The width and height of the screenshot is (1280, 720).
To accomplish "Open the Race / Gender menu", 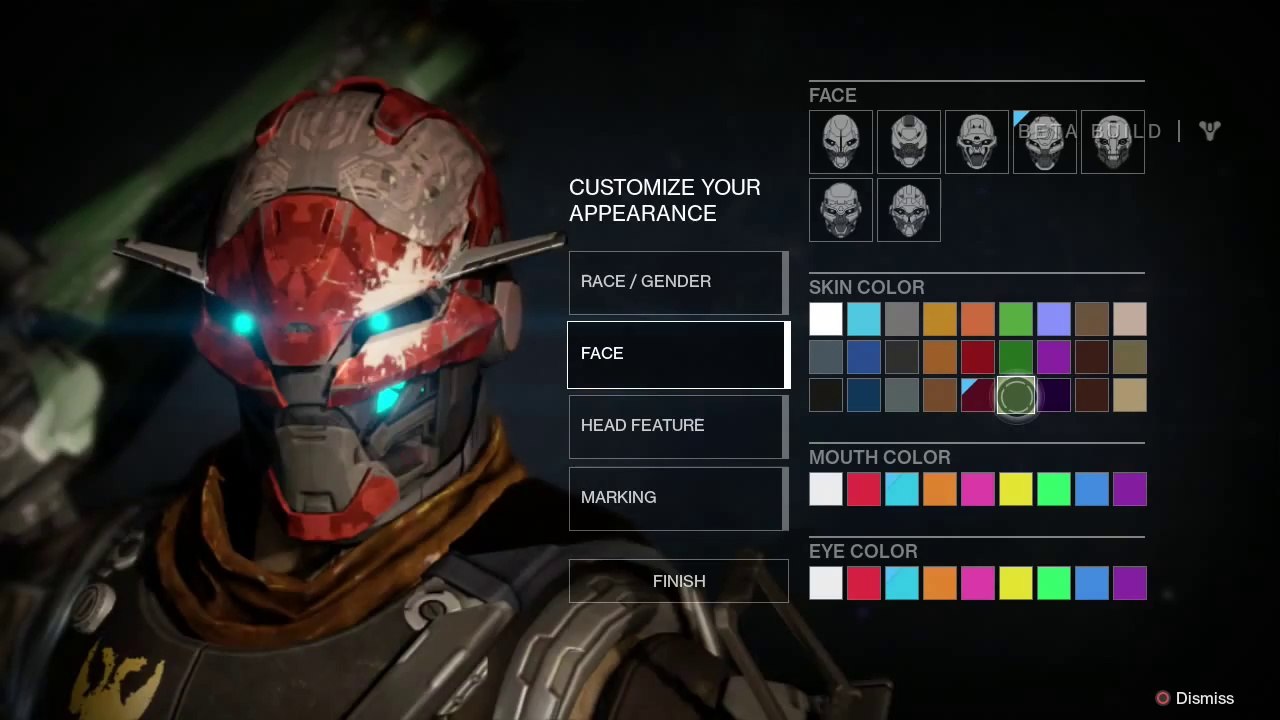I will 678,282.
